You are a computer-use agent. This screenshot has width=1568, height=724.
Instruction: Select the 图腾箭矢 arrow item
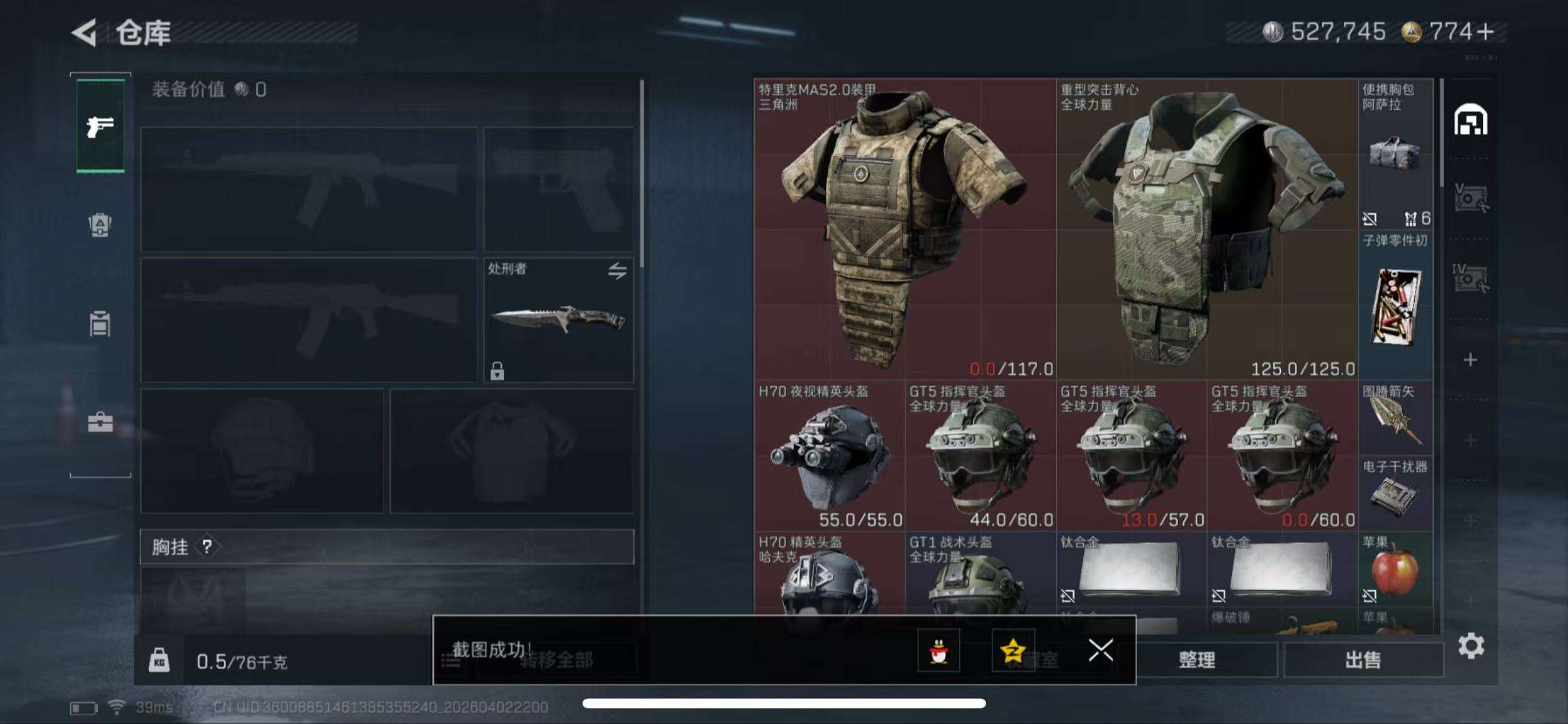tap(1395, 418)
